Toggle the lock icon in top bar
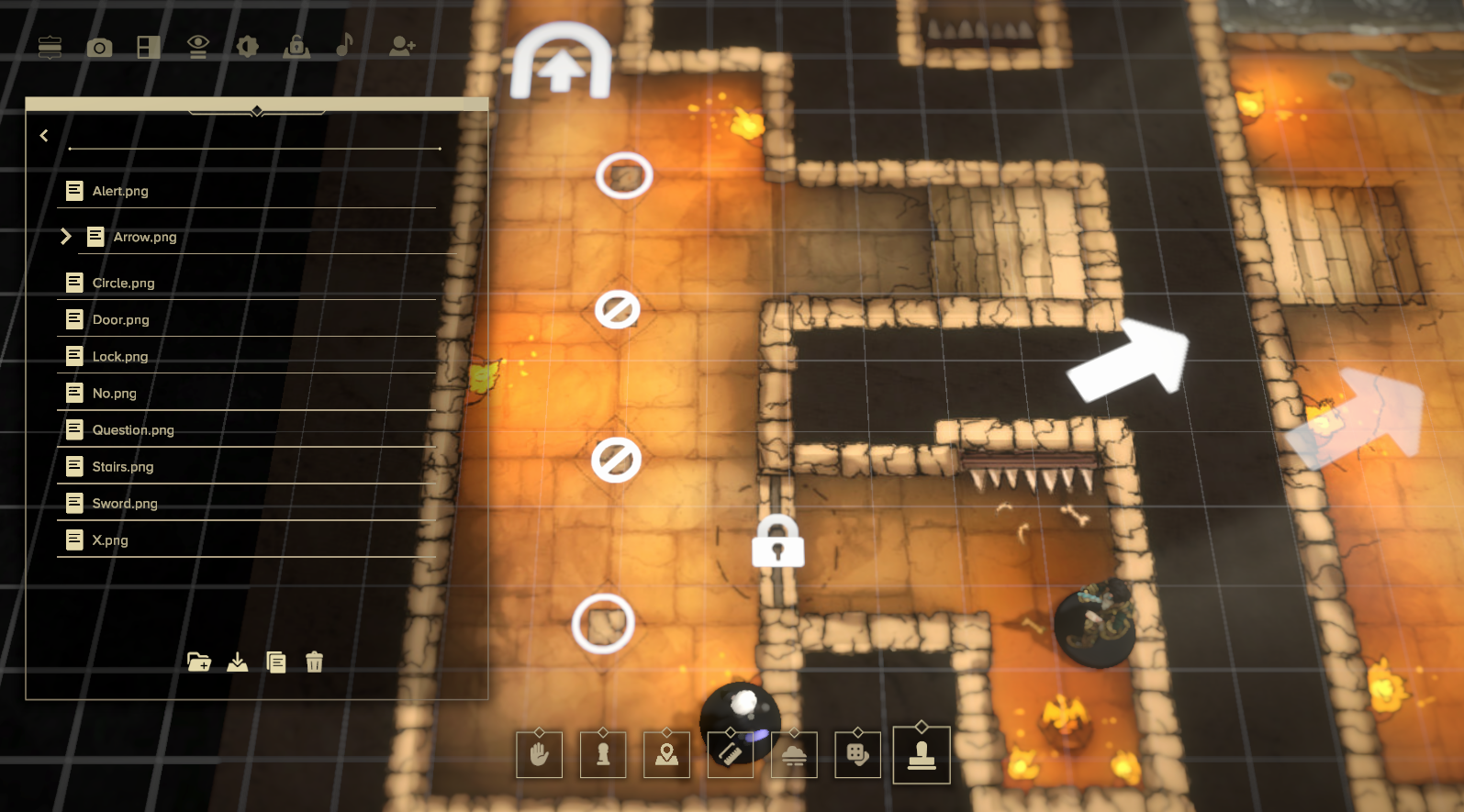The width and height of the screenshot is (1464, 812). pyautogui.click(x=296, y=47)
